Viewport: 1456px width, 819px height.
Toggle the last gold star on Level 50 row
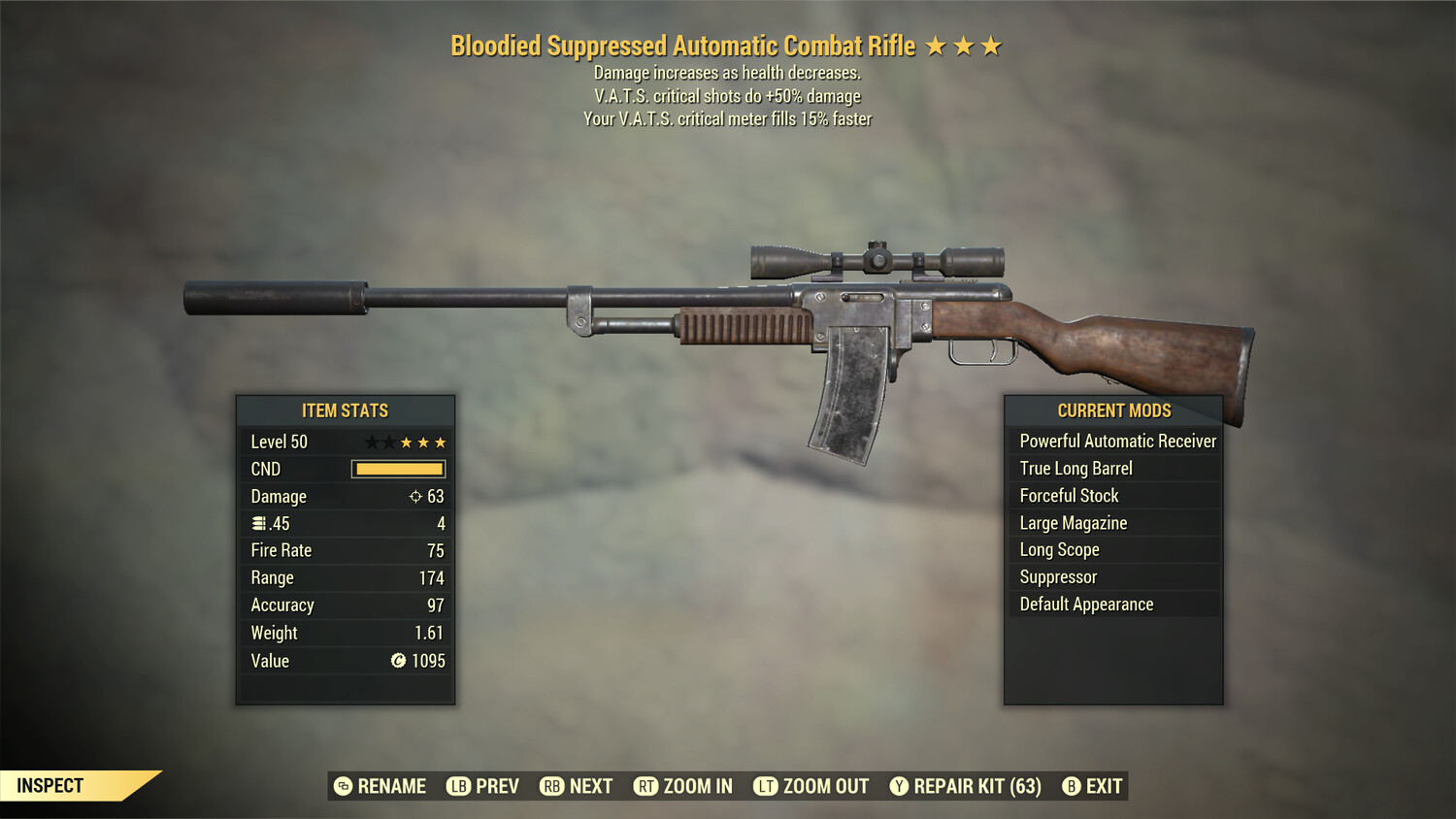[x=442, y=442]
